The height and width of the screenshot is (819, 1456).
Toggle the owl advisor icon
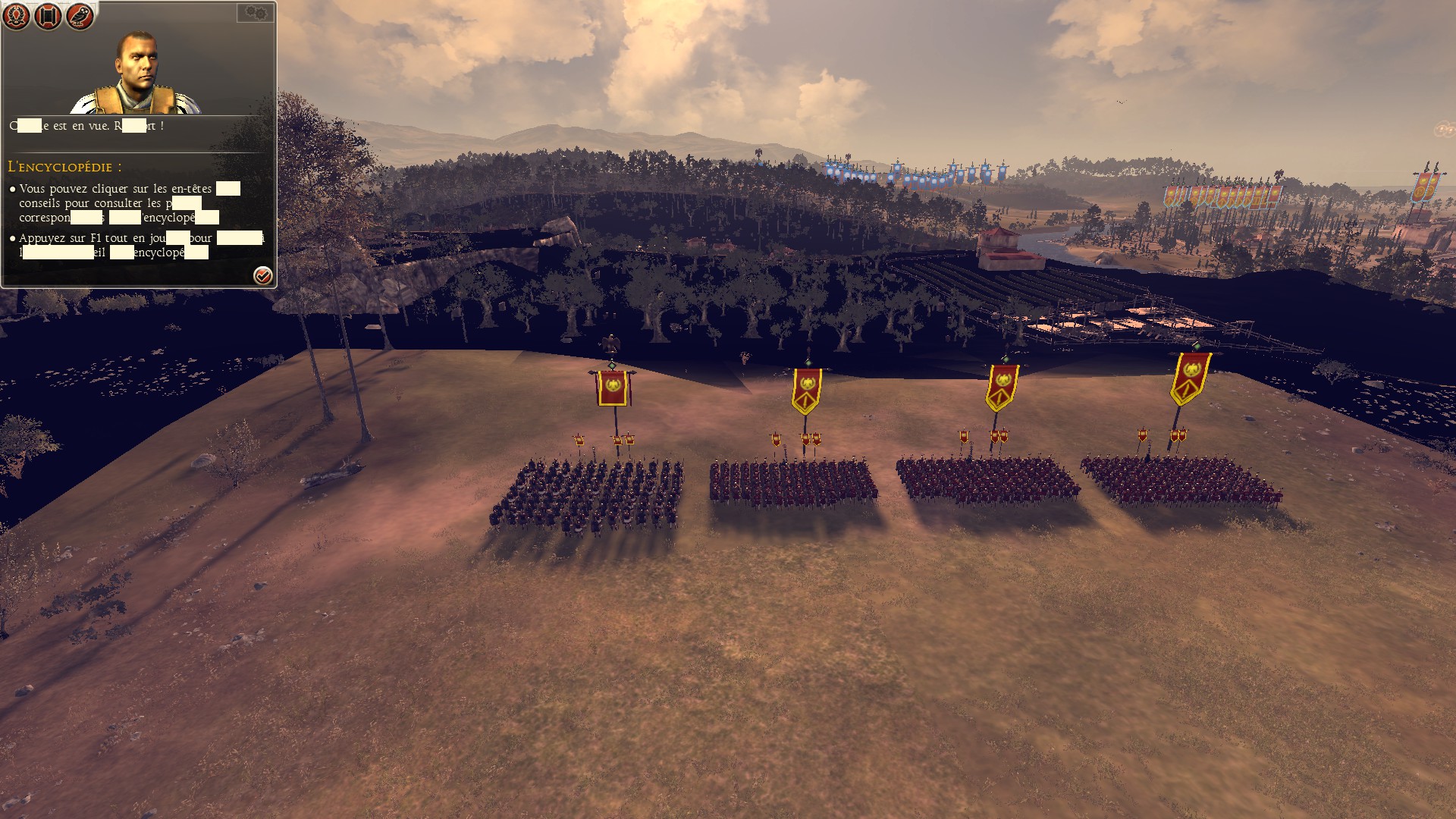pos(80,16)
